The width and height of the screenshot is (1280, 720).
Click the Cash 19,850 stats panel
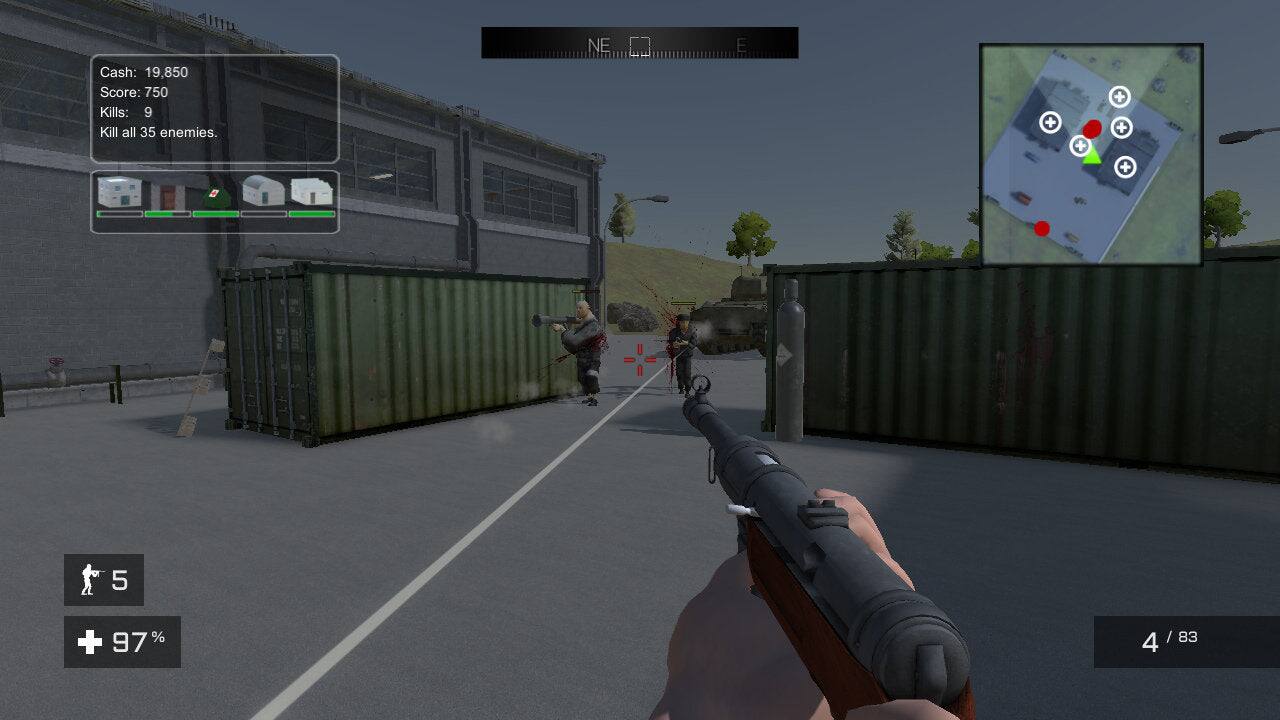click(x=143, y=72)
